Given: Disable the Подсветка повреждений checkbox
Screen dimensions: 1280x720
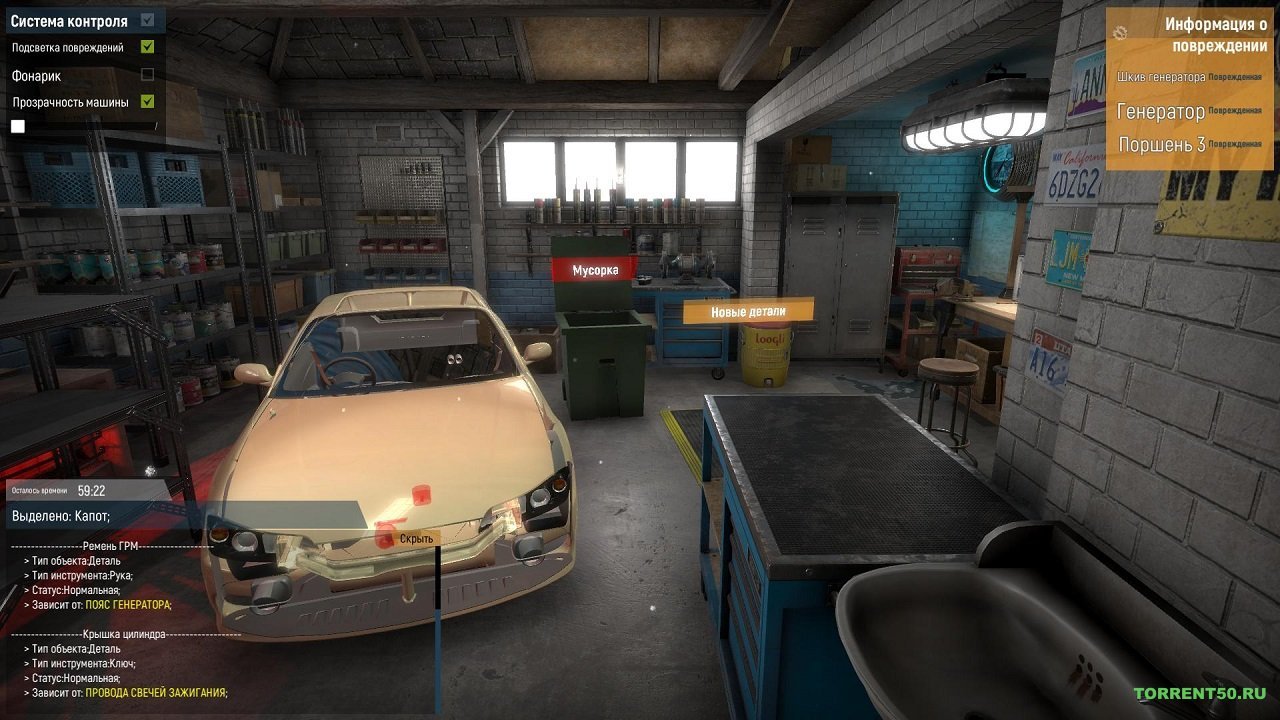Looking at the screenshot, I should [146, 48].
